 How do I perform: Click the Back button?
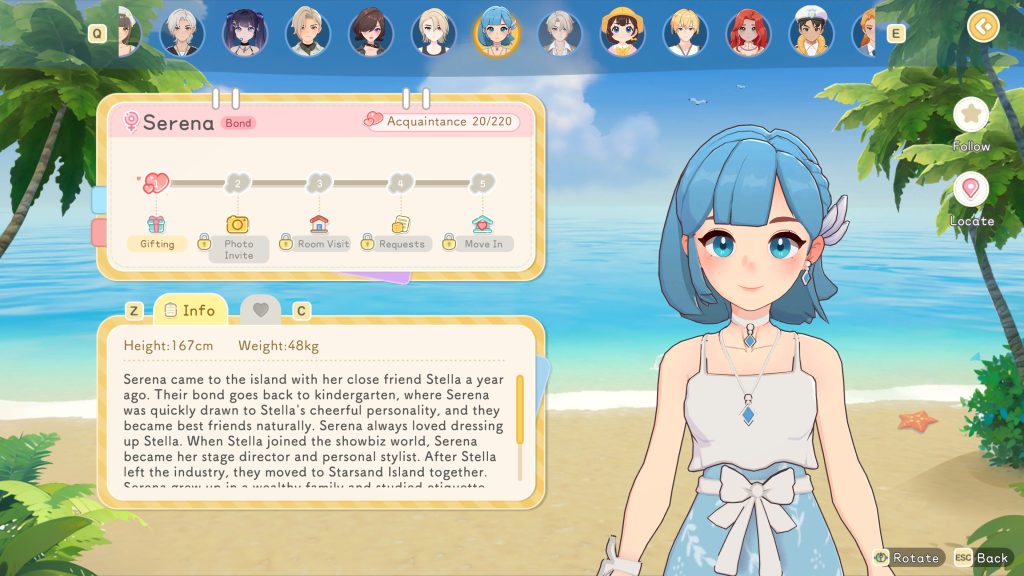(x=982, y=557)
